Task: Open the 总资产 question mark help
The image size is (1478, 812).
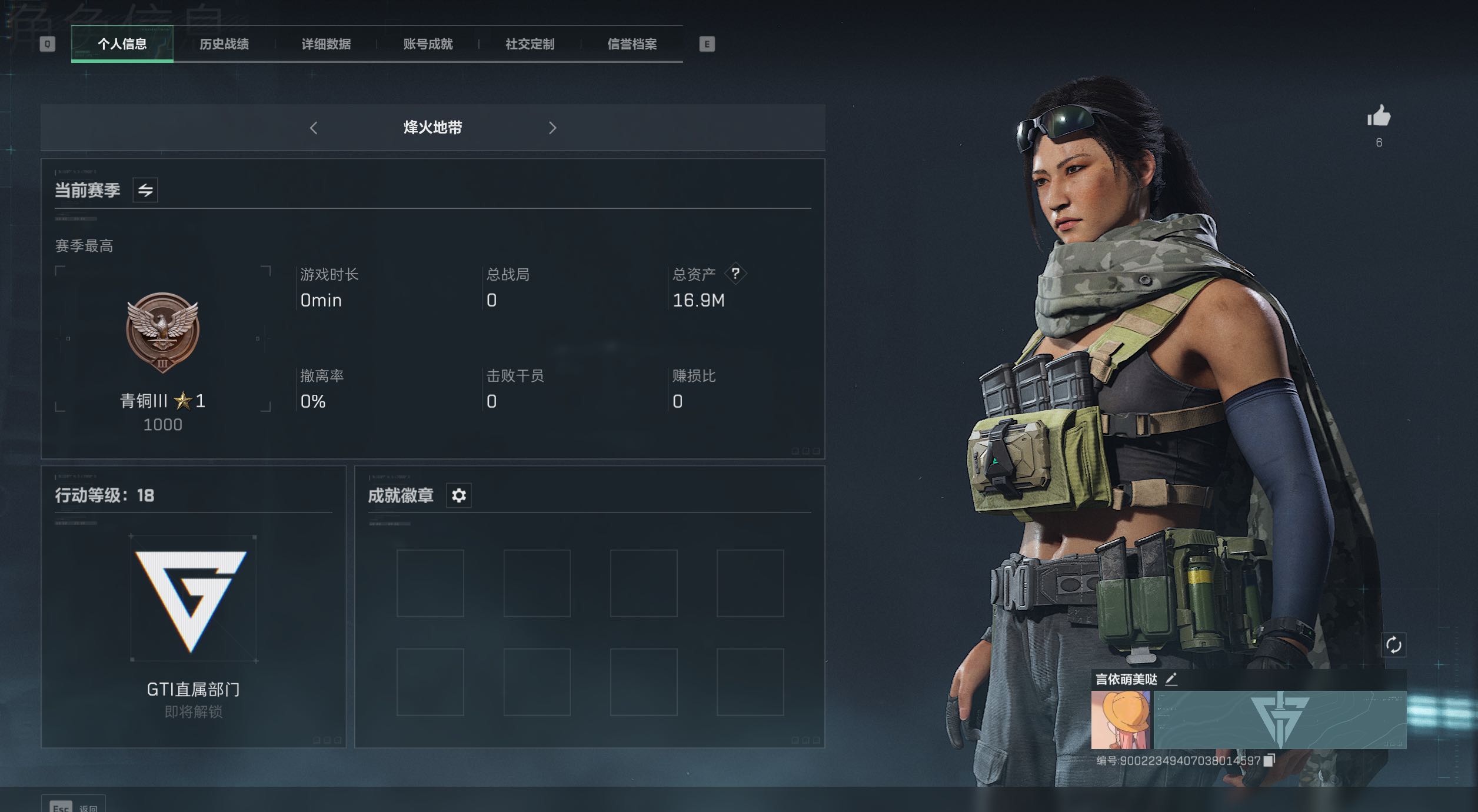Action: 735,274
